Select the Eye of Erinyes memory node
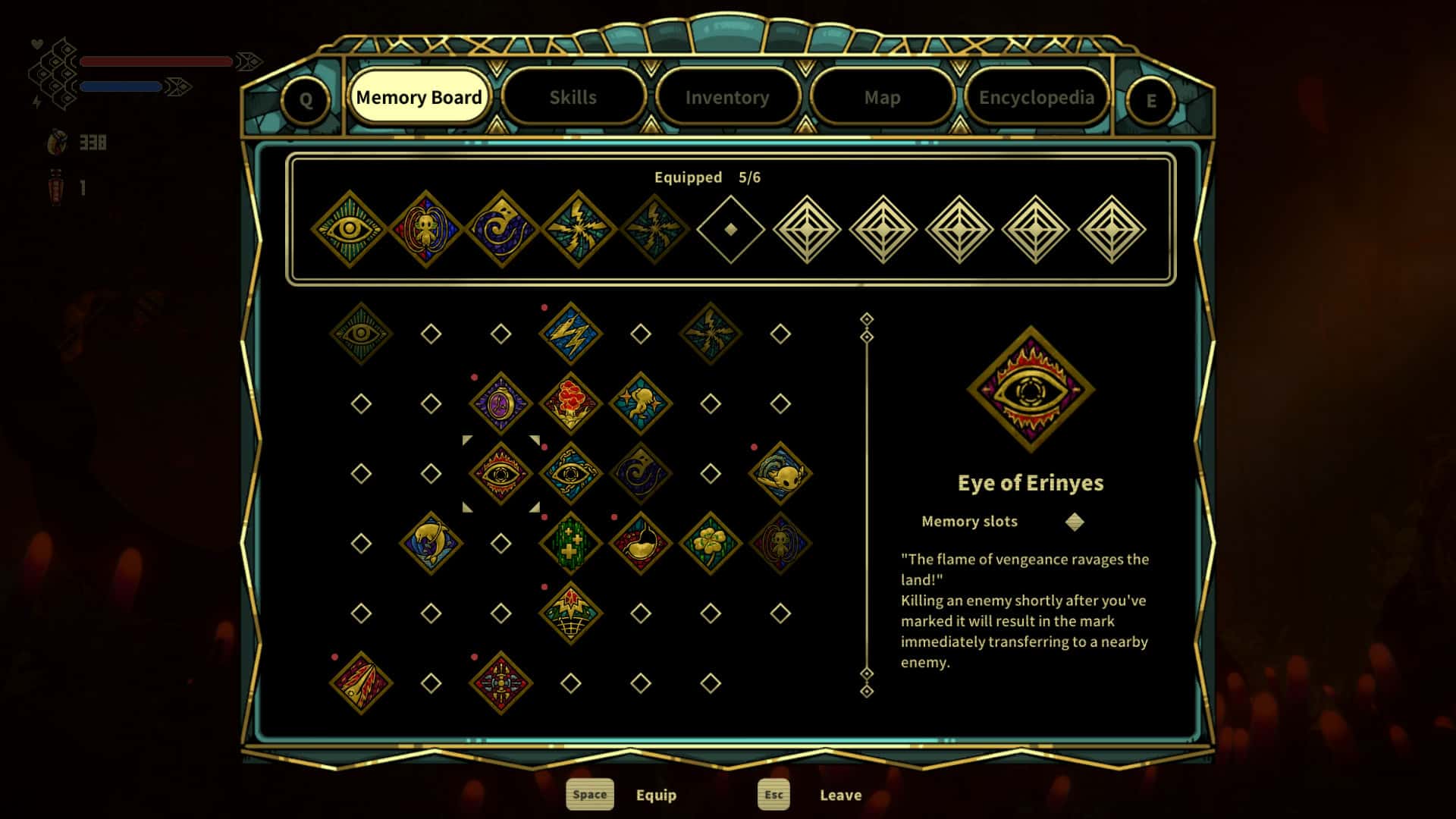Viewport: 1456px width, 819px height. (x=500, y=474)
